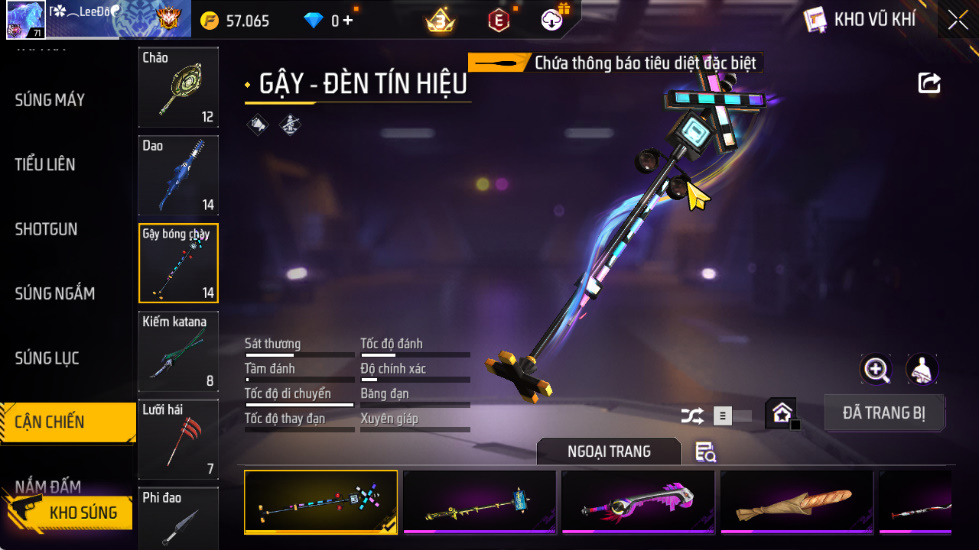Select the SHOTGUN category
Image resolution: width=979 pixels, height=550 pixels.
coord(46,229)
